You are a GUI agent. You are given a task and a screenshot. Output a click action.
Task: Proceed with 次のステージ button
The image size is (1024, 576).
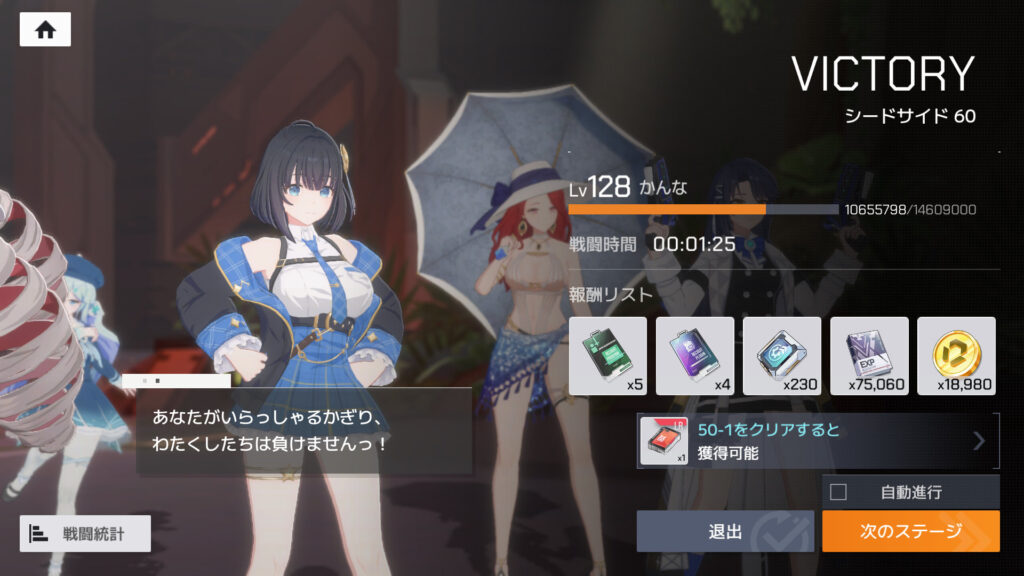click(x=910, y=531)
